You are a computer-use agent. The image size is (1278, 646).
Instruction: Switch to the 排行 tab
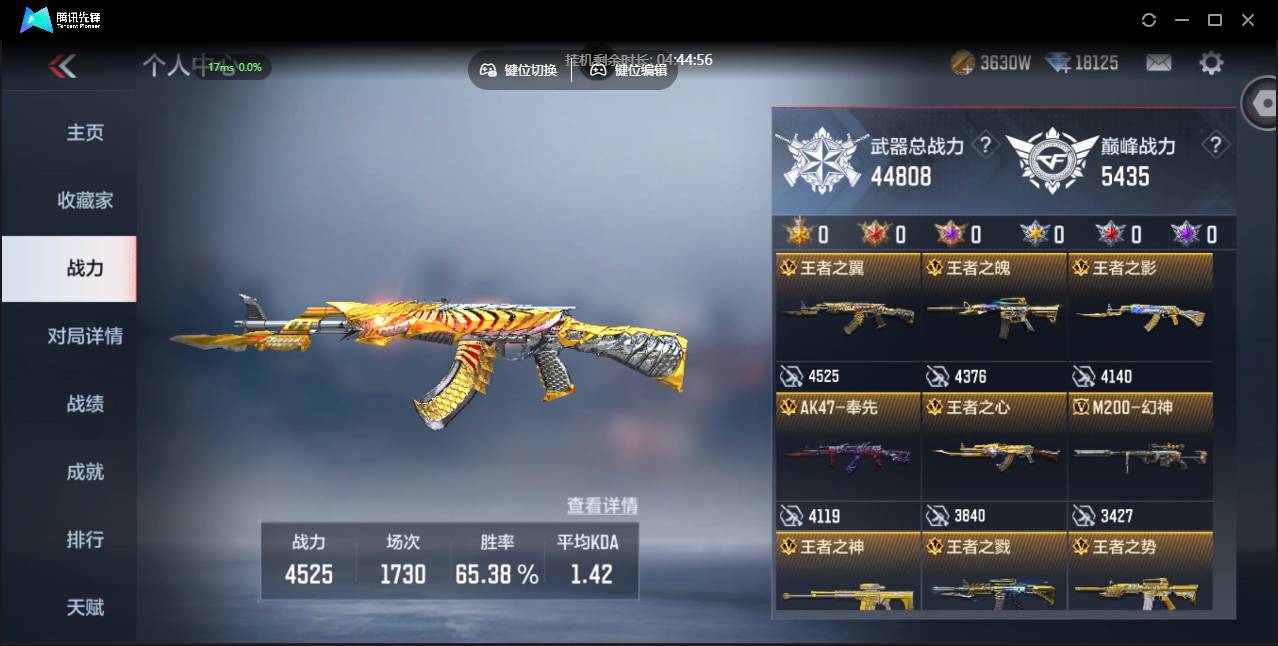click(85, 540)
